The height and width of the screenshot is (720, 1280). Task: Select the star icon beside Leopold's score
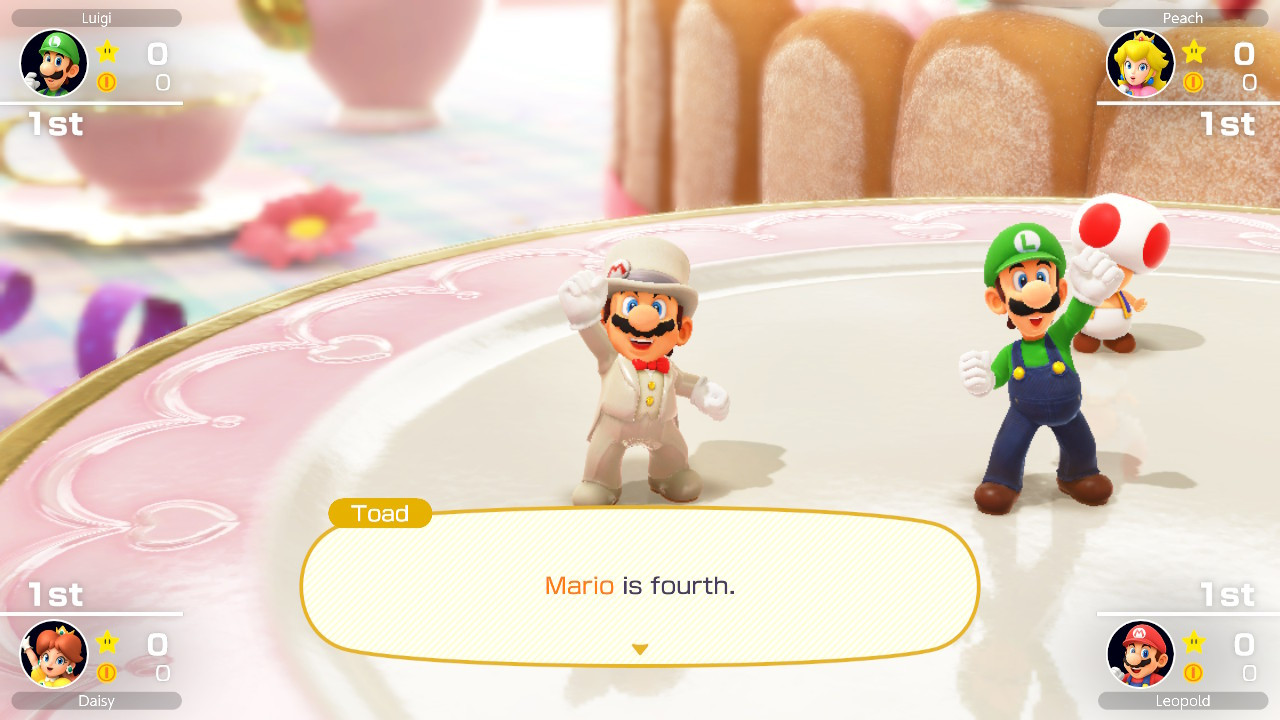coord(1191,643)
